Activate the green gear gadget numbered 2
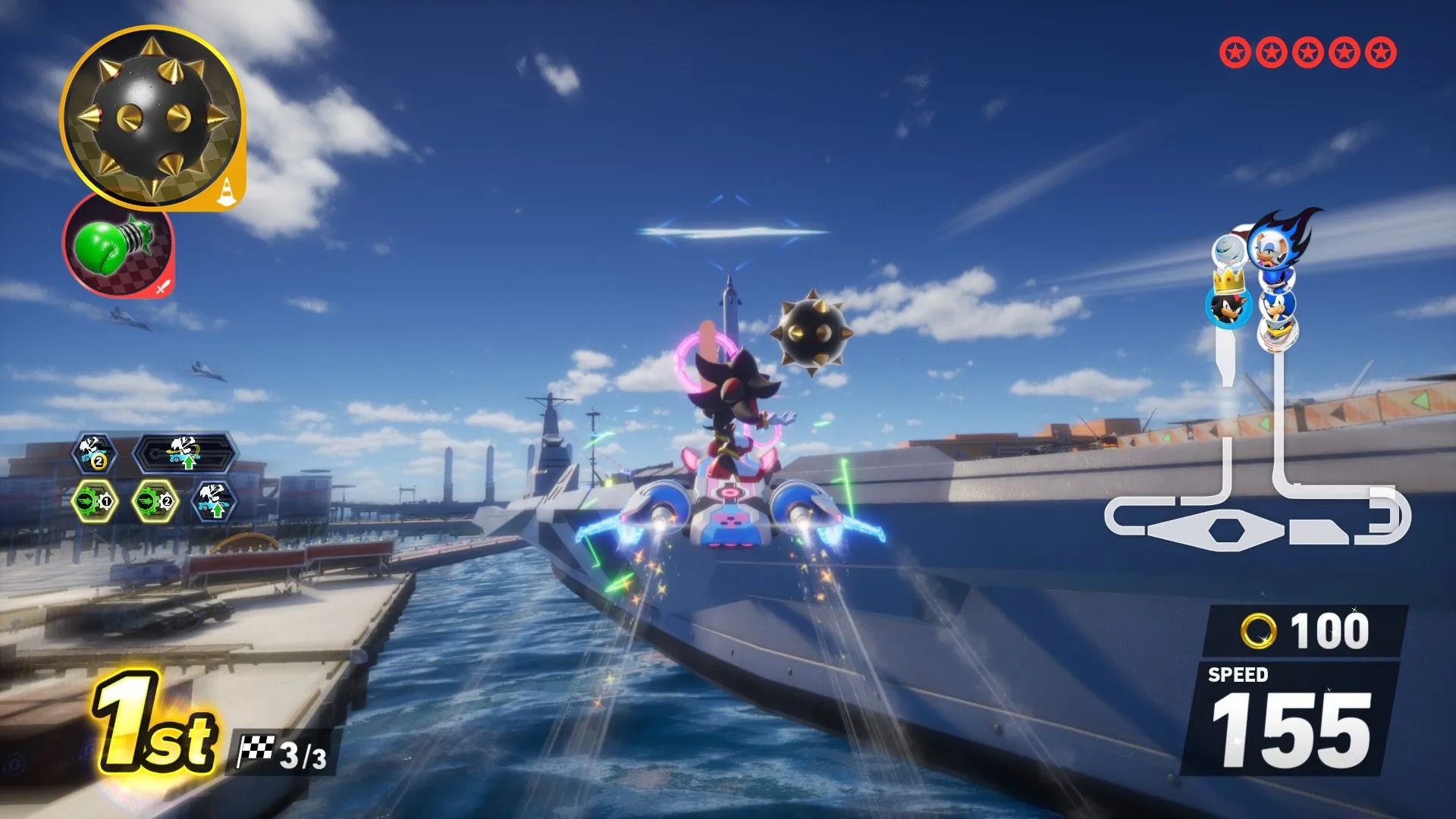Screen dimensions: 1456x819 pos(155,501)
